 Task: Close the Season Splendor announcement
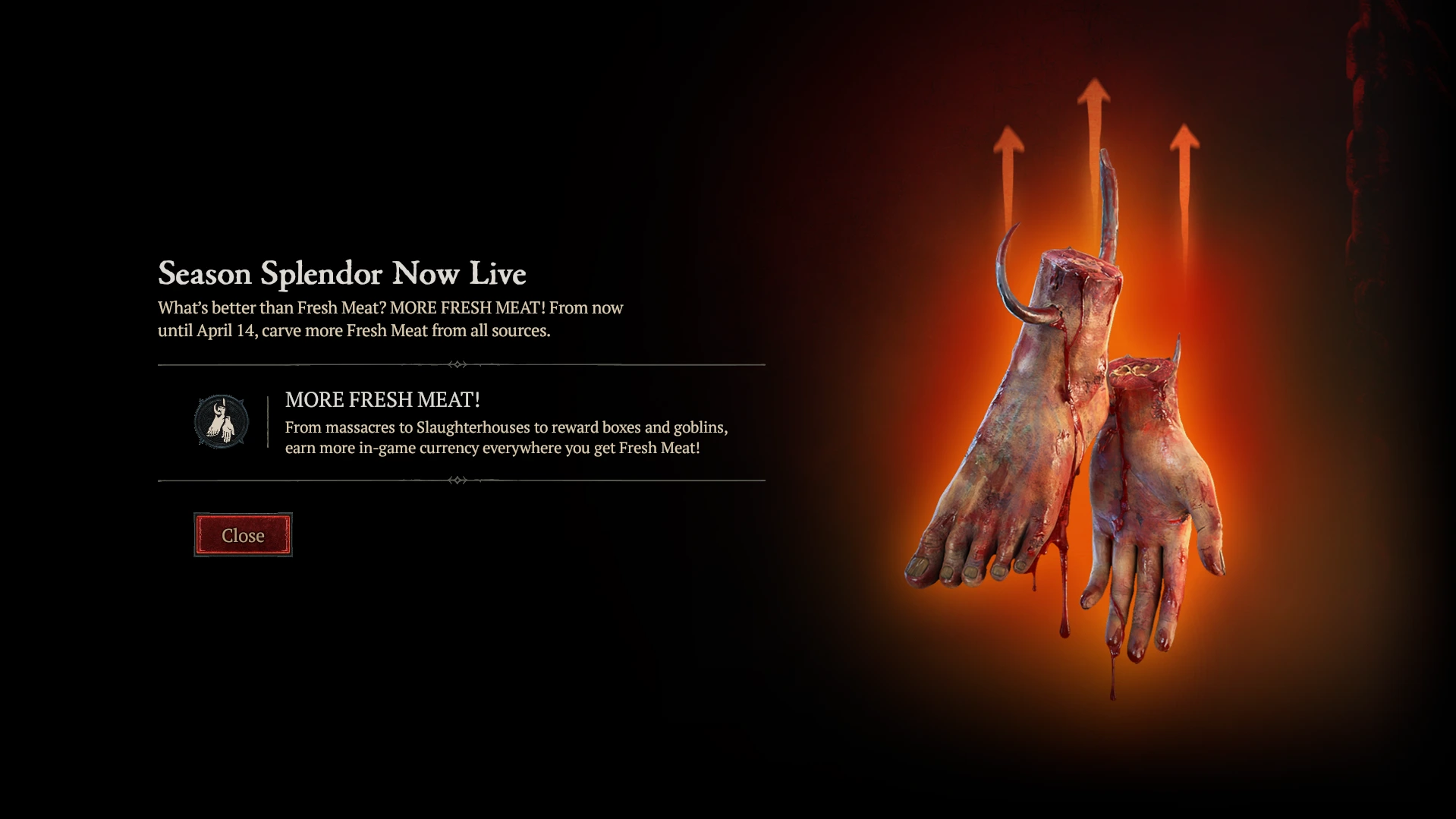(x=243, y=534)
